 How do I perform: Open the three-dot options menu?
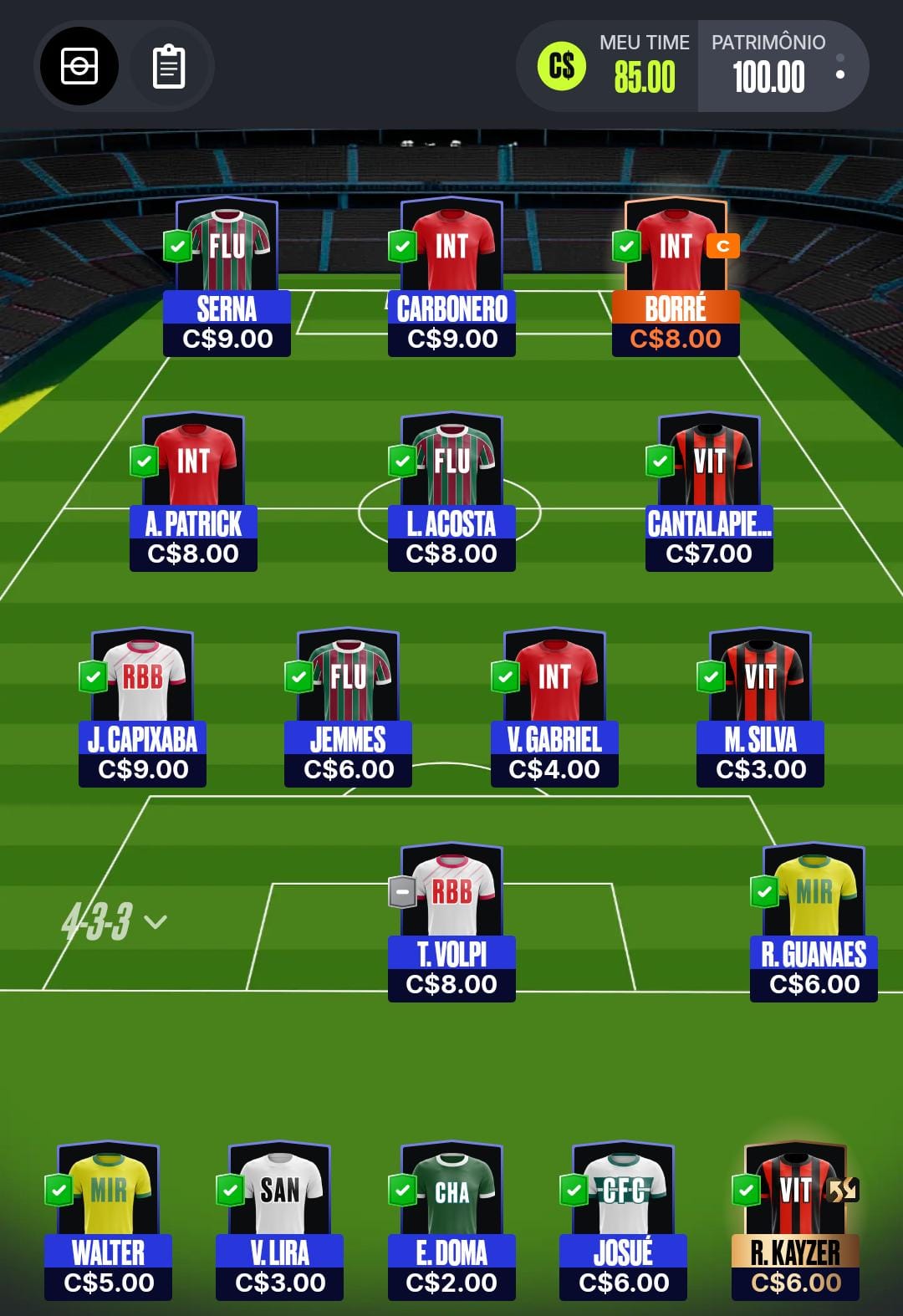[840, 67]
